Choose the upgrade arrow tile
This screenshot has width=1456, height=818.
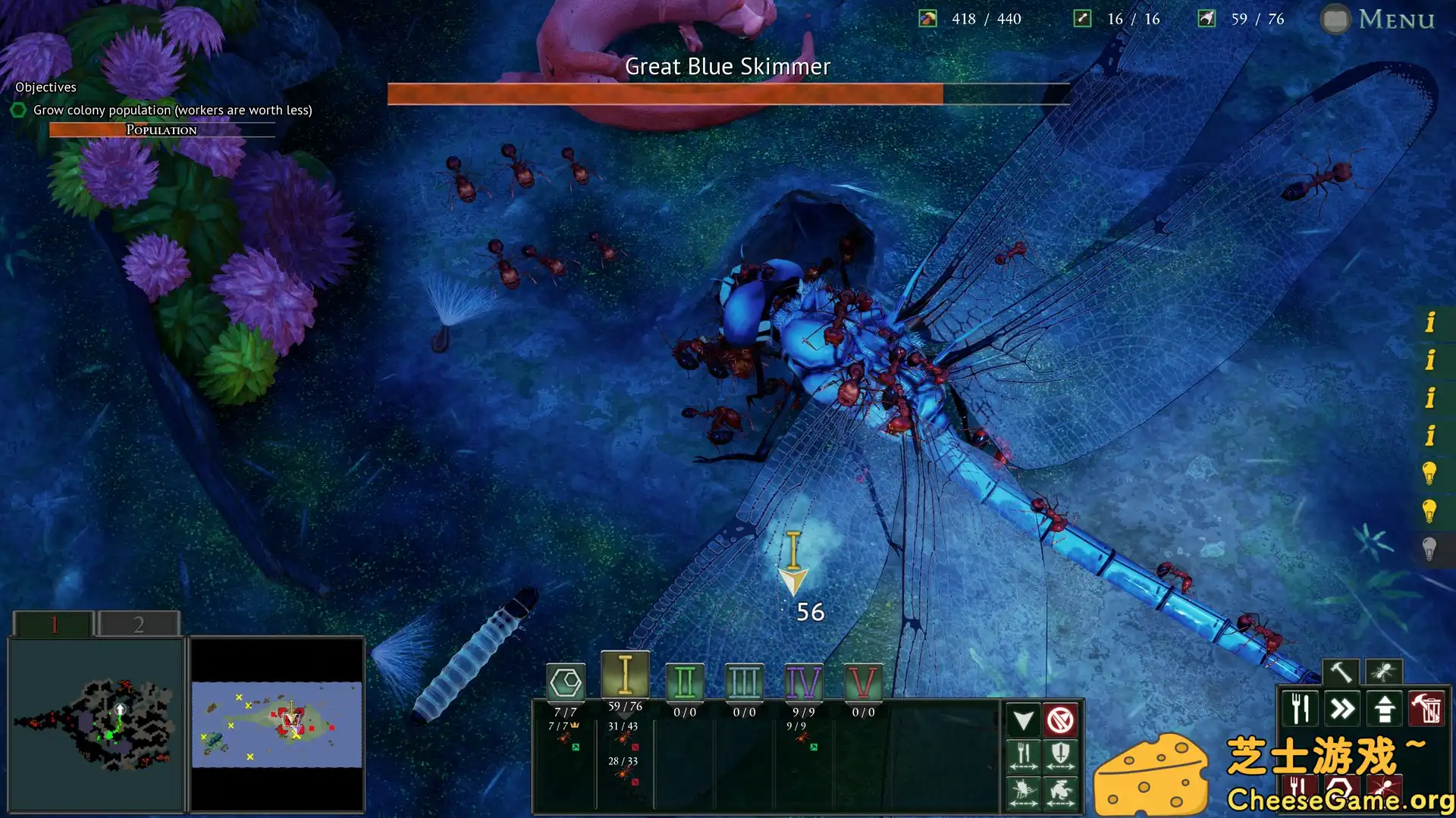tap(1385, 710)
